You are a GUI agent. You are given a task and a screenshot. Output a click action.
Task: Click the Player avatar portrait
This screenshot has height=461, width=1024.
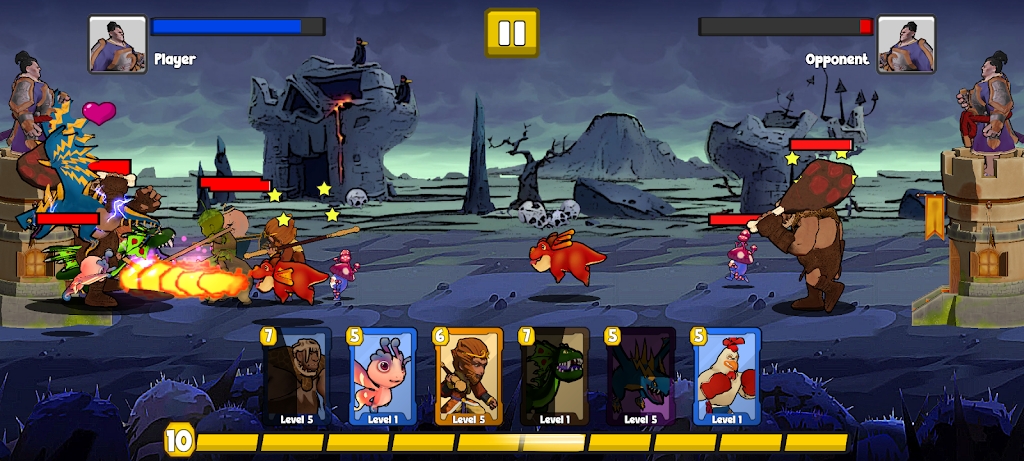pos(118,44)
